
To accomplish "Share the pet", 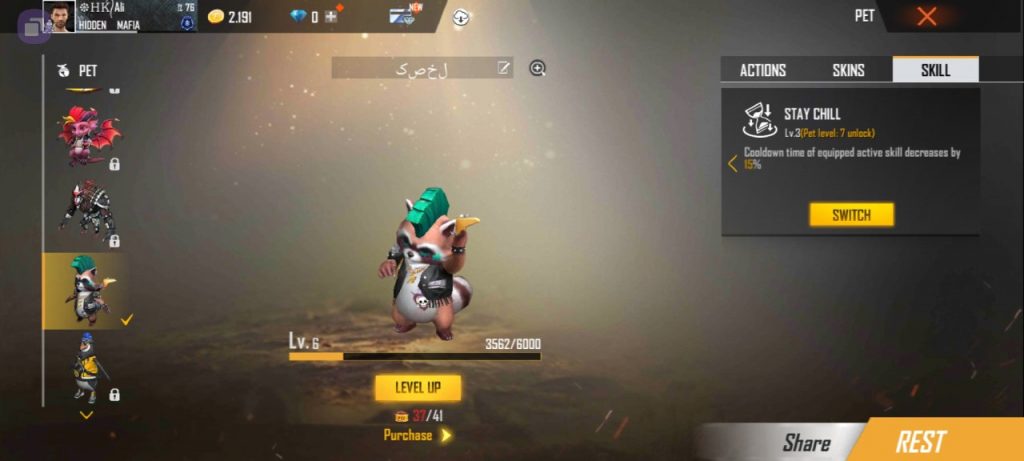I will (x=806, y=442).
